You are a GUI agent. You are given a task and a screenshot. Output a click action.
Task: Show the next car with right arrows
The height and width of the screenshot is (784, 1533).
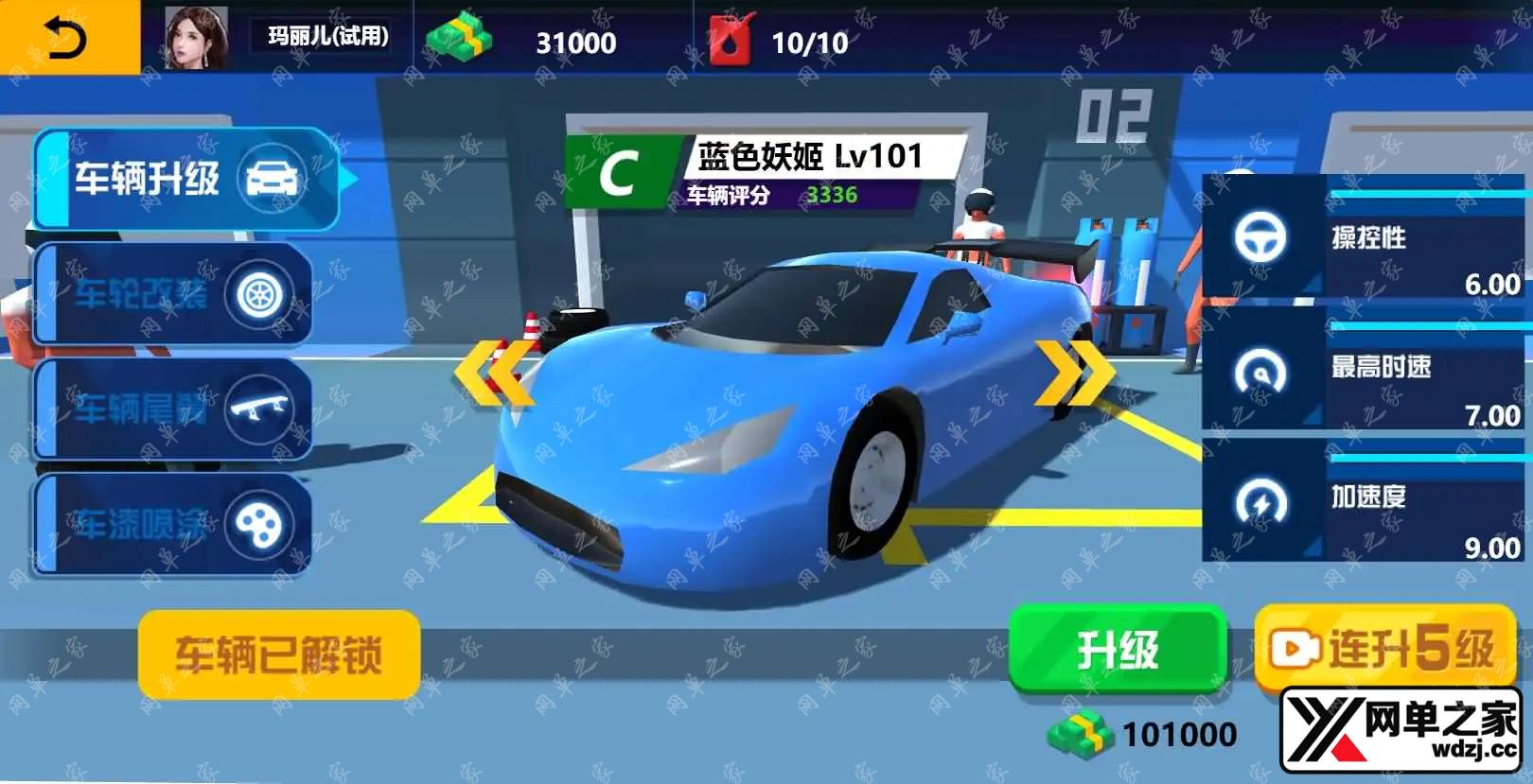(1074, 372)
